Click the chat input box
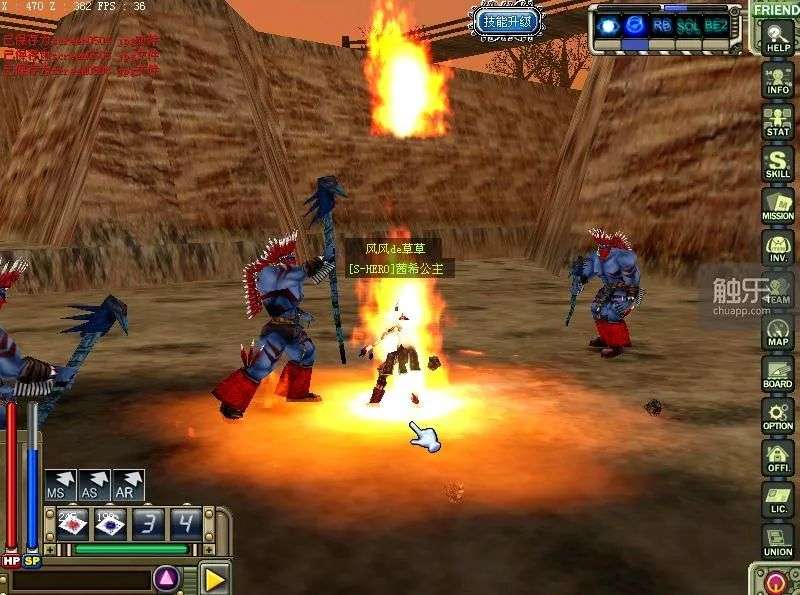The width and height of the screenshot is (800, 595). [78, 580]
